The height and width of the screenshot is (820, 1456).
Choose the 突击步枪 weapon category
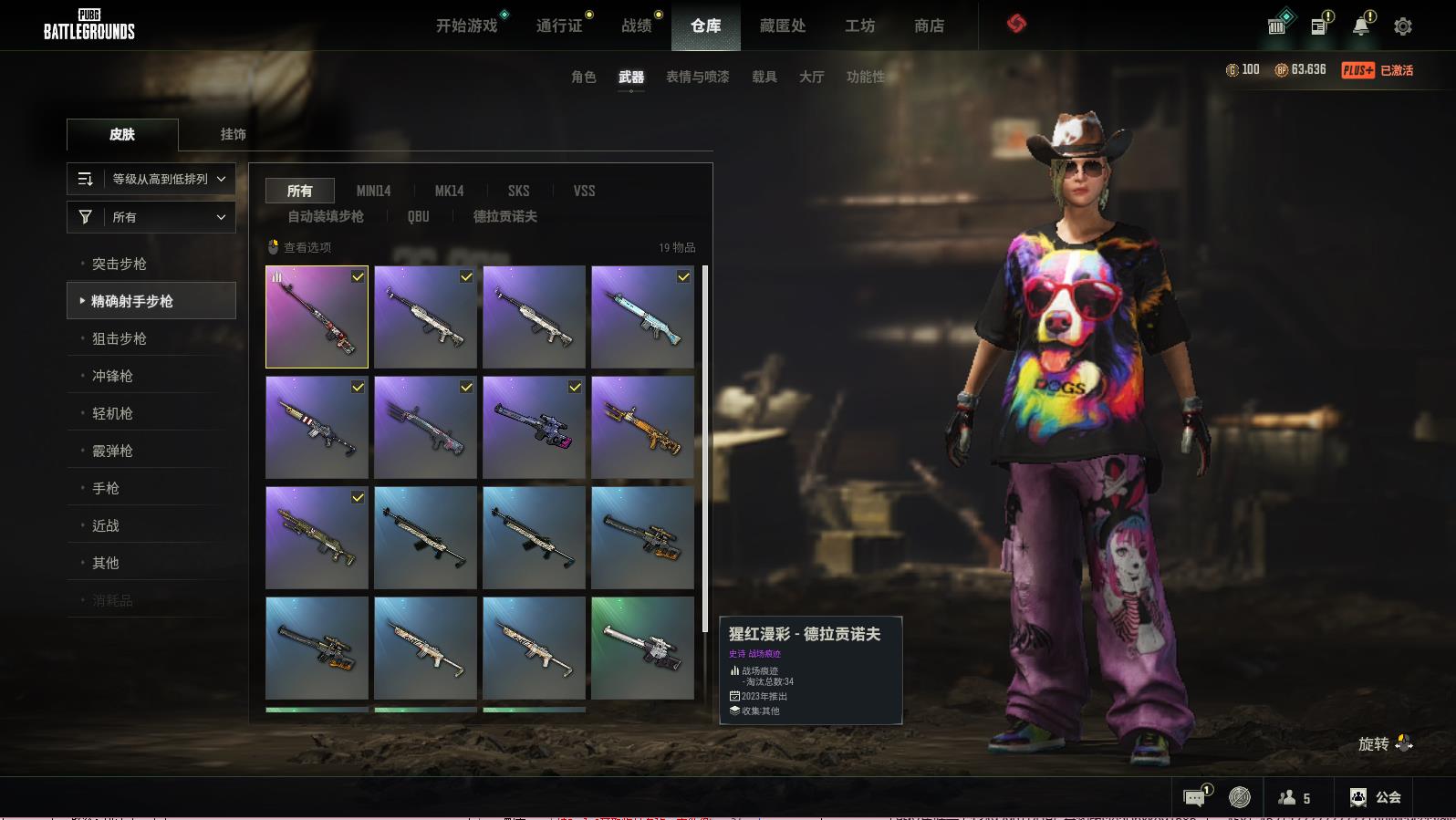coord(120,264)
